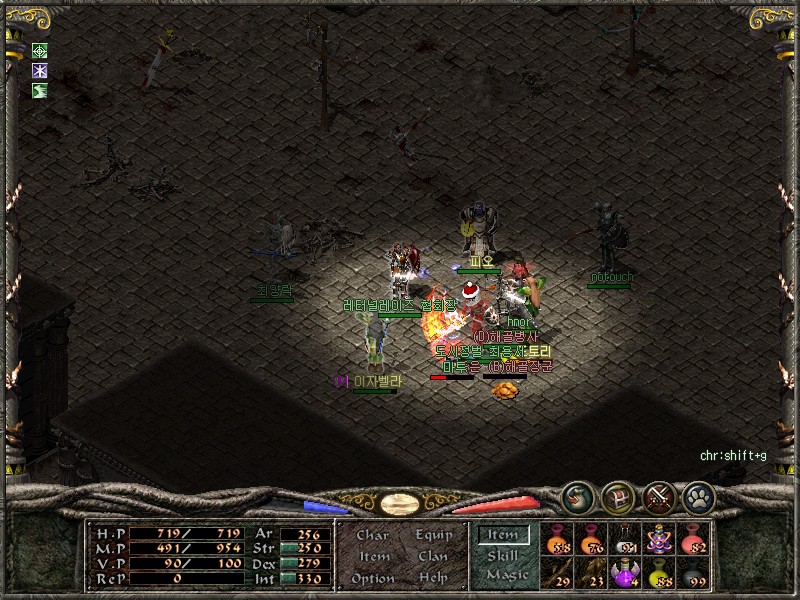Open the Option menu
This screenshot has width=800, height=600.
pos(372,578)
